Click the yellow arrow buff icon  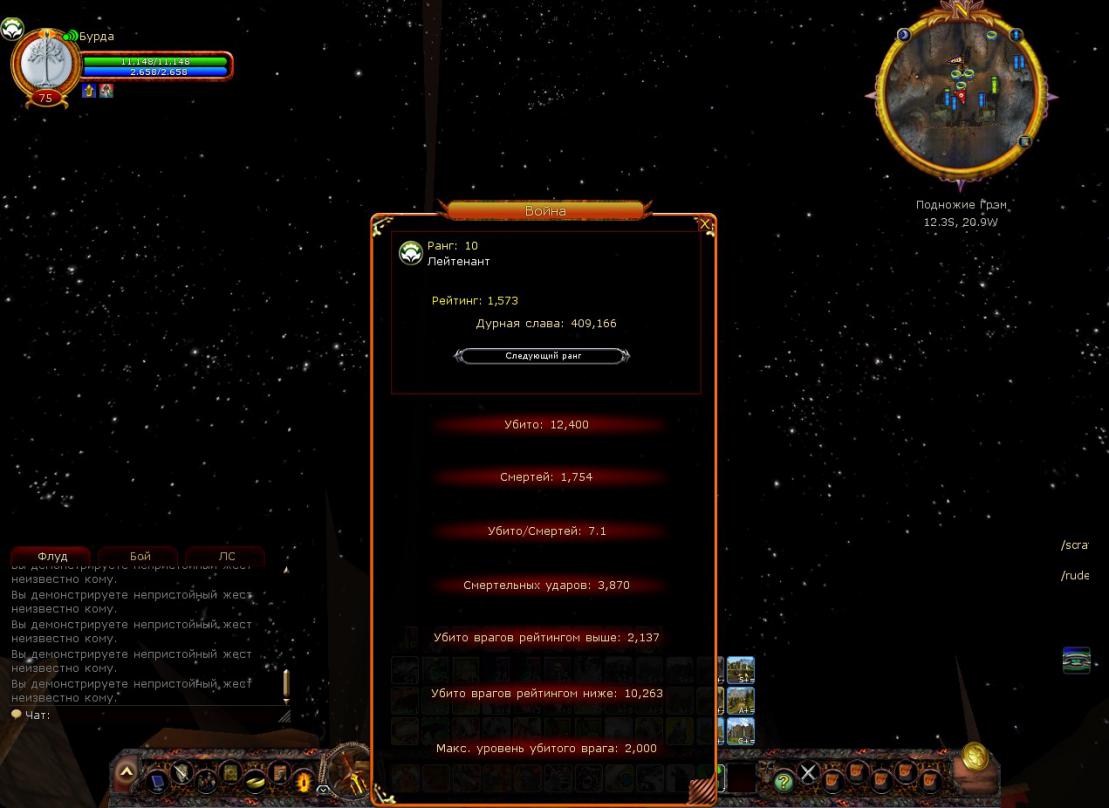[89, 91]
